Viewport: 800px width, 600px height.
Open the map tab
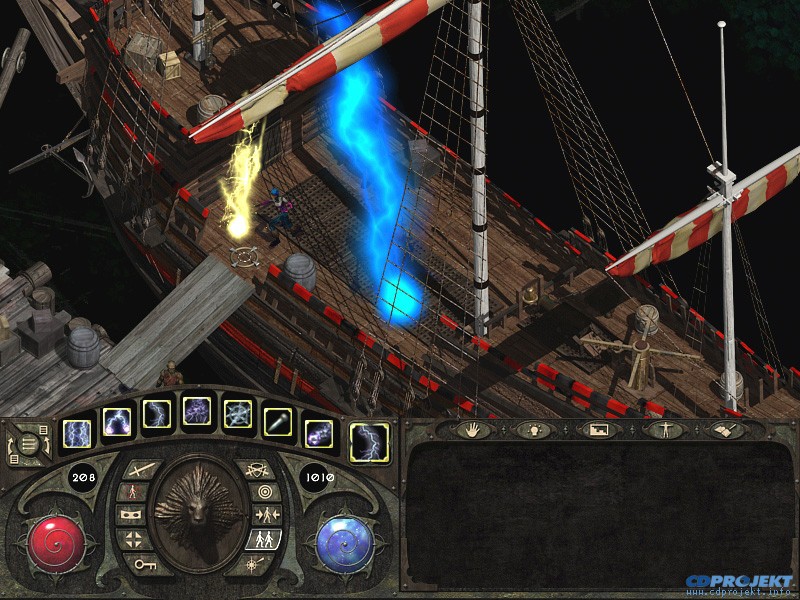[599, 430]
